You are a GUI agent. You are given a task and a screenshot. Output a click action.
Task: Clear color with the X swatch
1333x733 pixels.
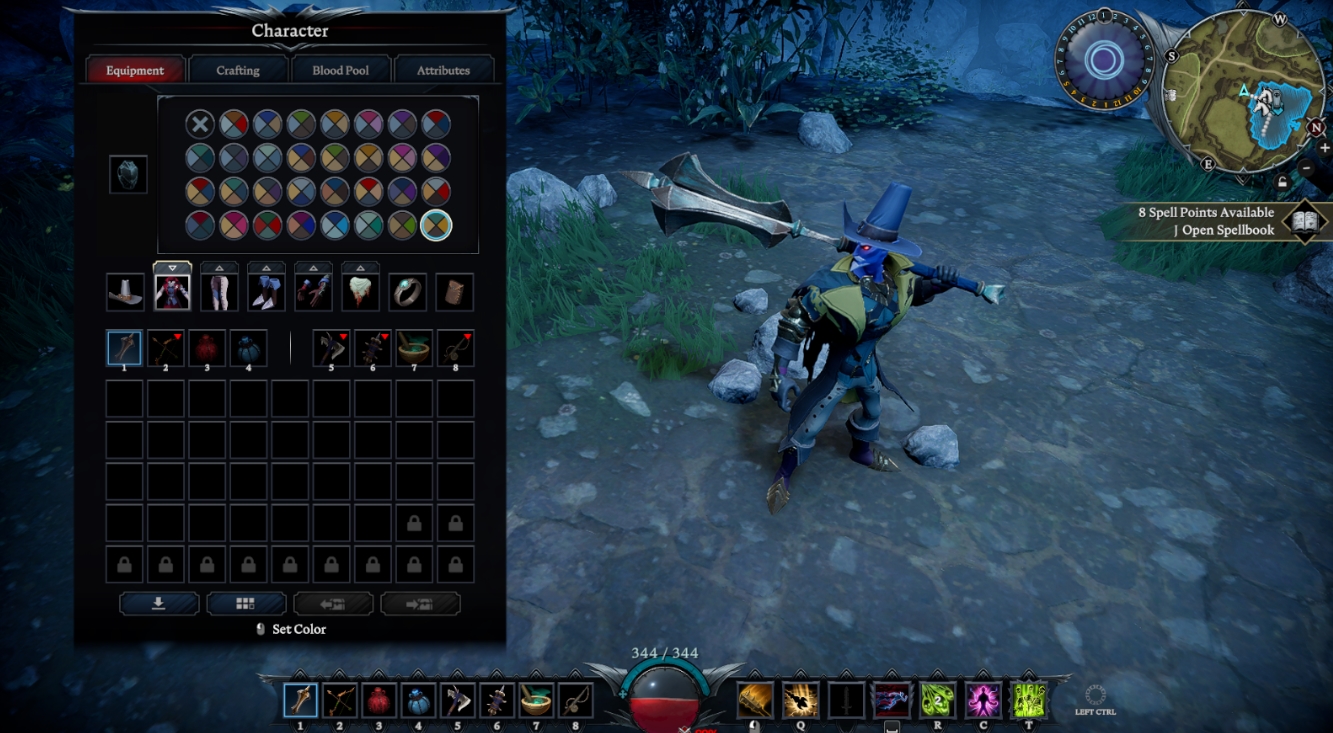point(200,124)
